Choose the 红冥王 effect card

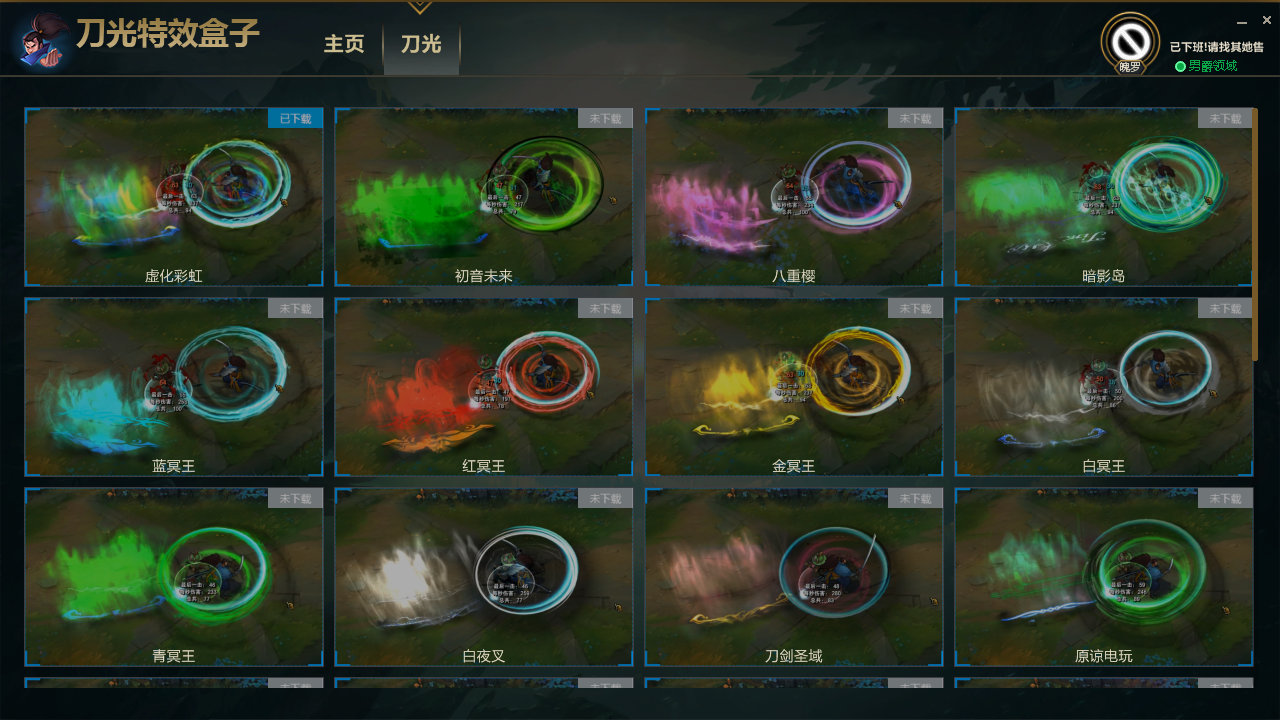click(x=484, y=386)
